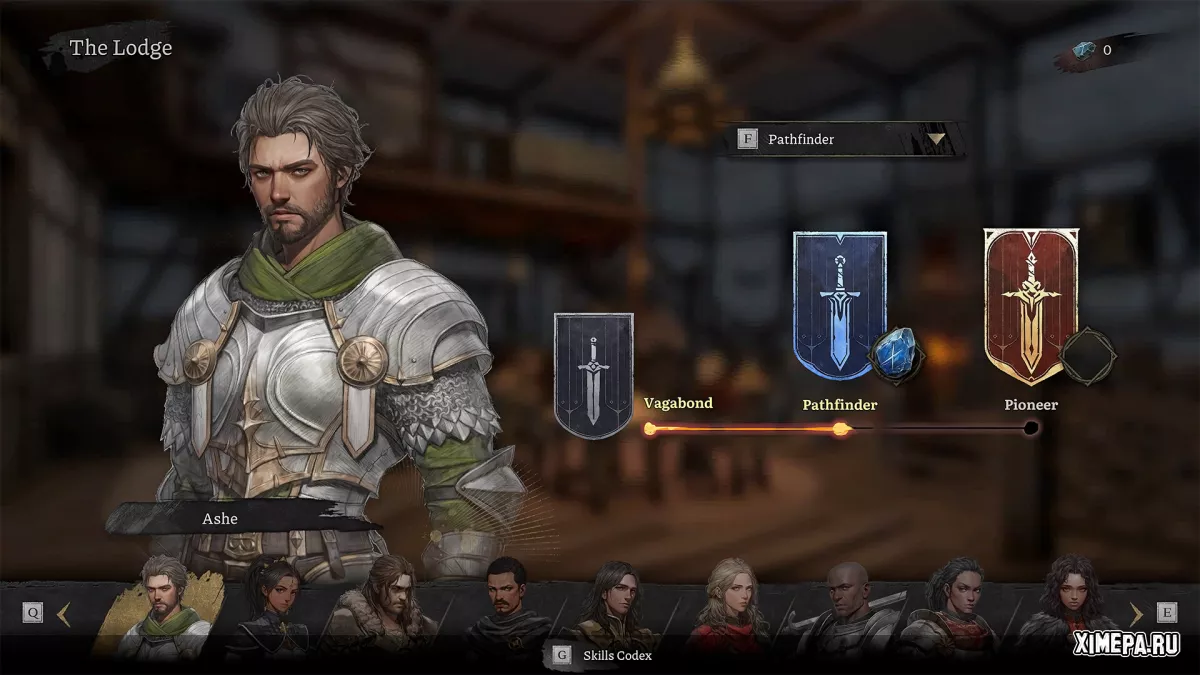
Task: Show next characters with right arrow
Action: [x=1135, y=614]
